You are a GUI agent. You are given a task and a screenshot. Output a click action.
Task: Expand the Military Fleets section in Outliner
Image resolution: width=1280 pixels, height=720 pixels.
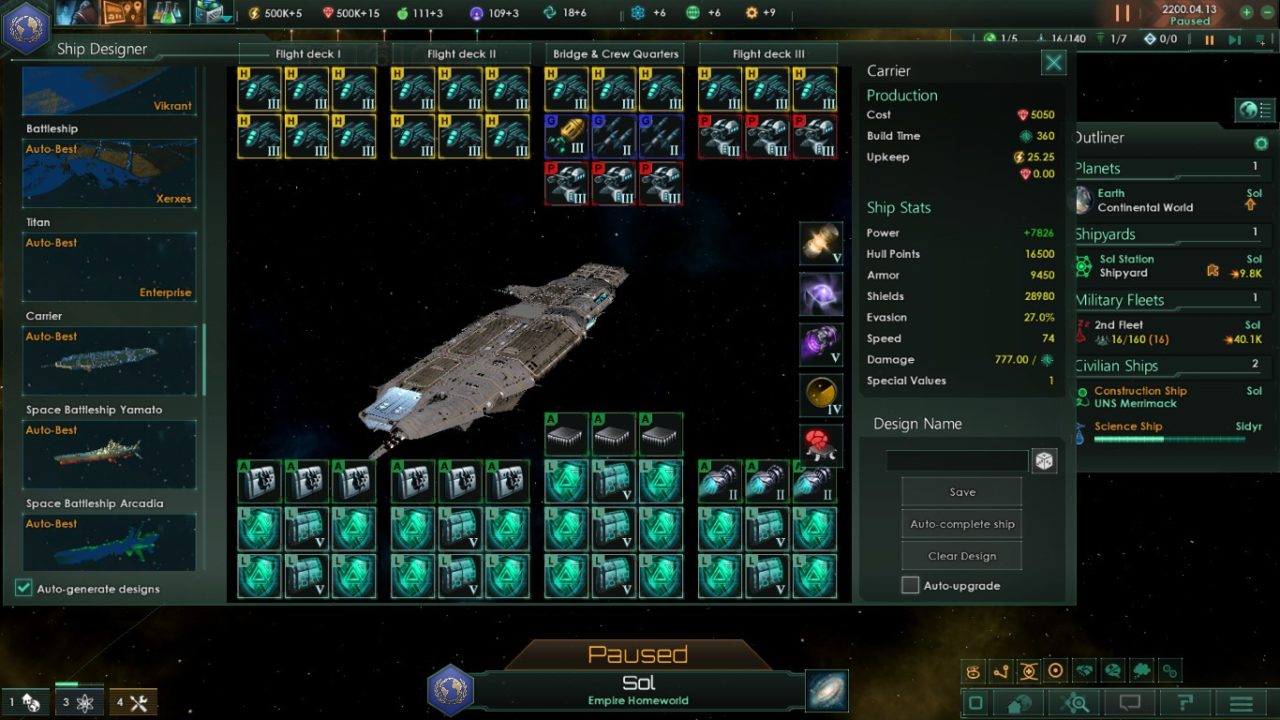tap(1120, 300)
